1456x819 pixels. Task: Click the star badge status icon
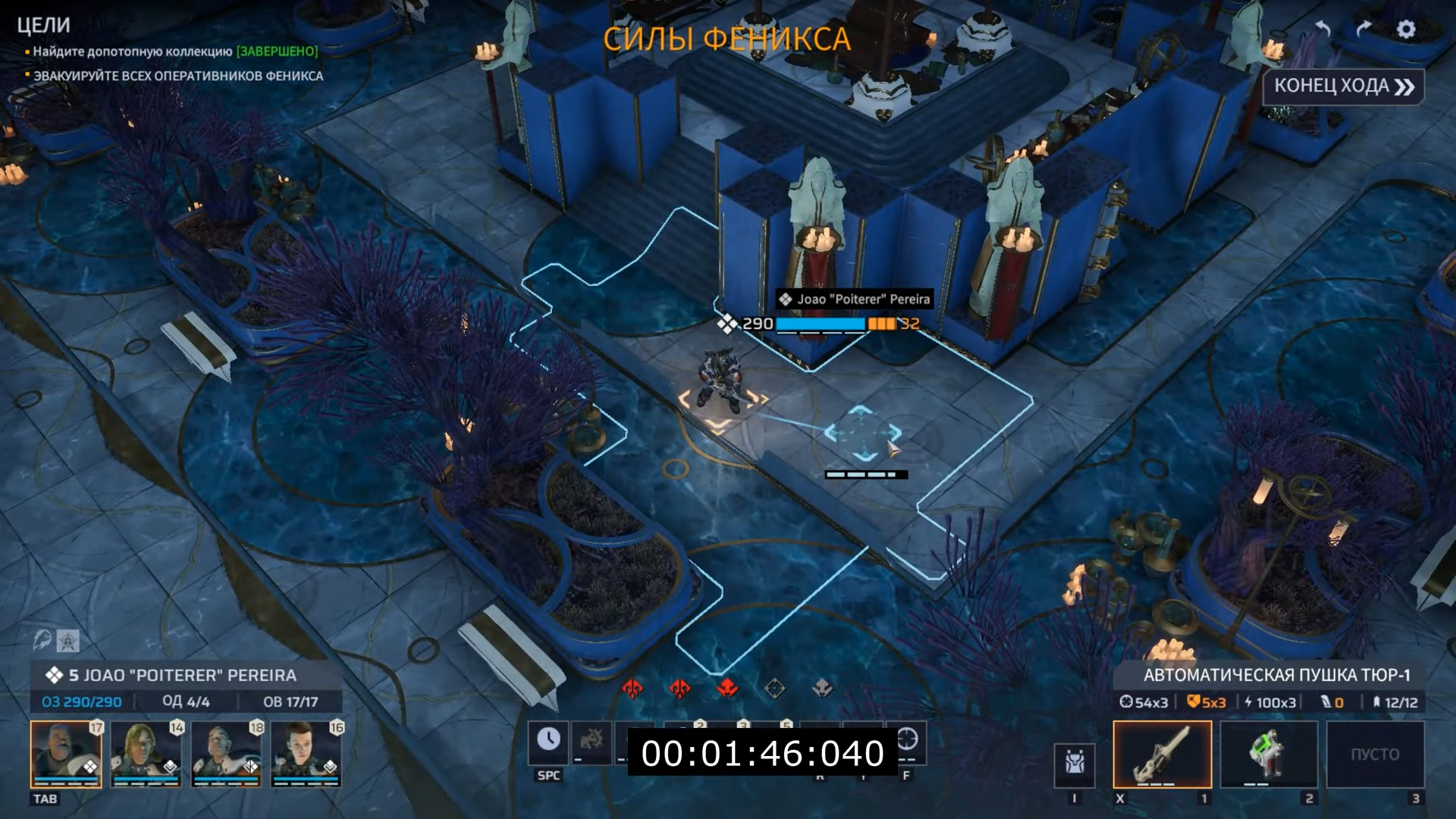click(67, 642)
